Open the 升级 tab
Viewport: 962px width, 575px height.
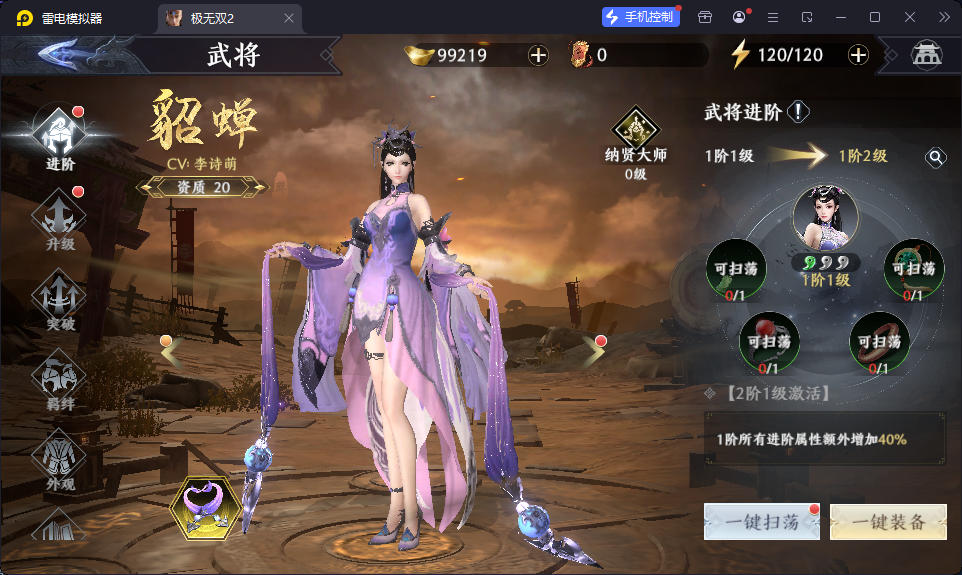pos(60,220)
